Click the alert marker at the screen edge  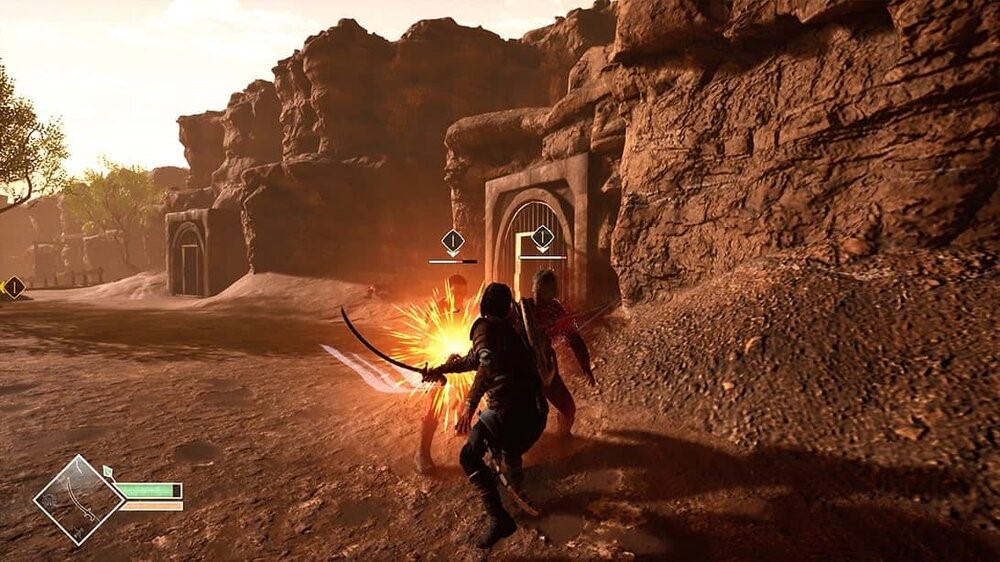(x=14, y=288)
